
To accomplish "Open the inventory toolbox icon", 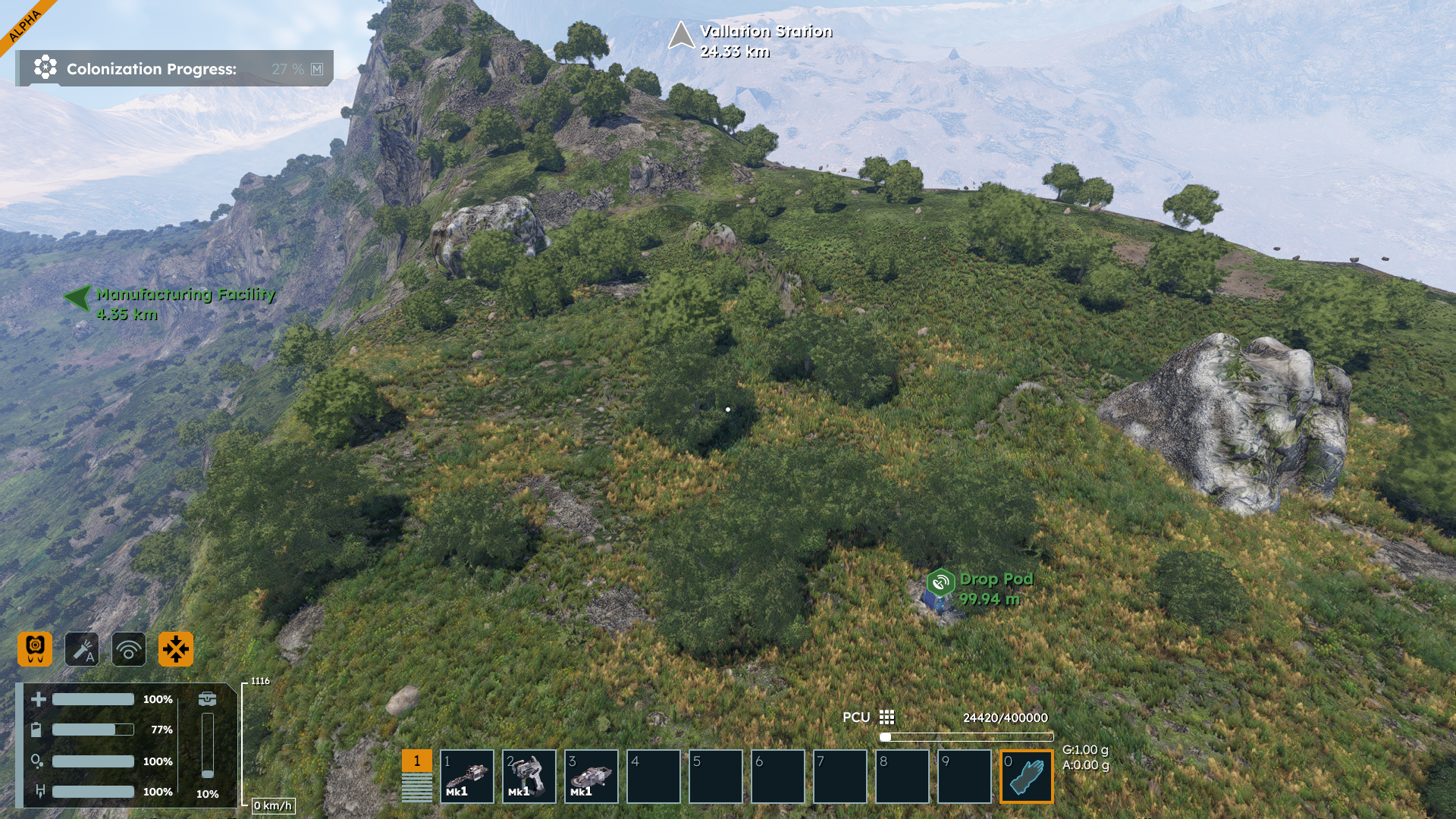I will pos(207,698).
